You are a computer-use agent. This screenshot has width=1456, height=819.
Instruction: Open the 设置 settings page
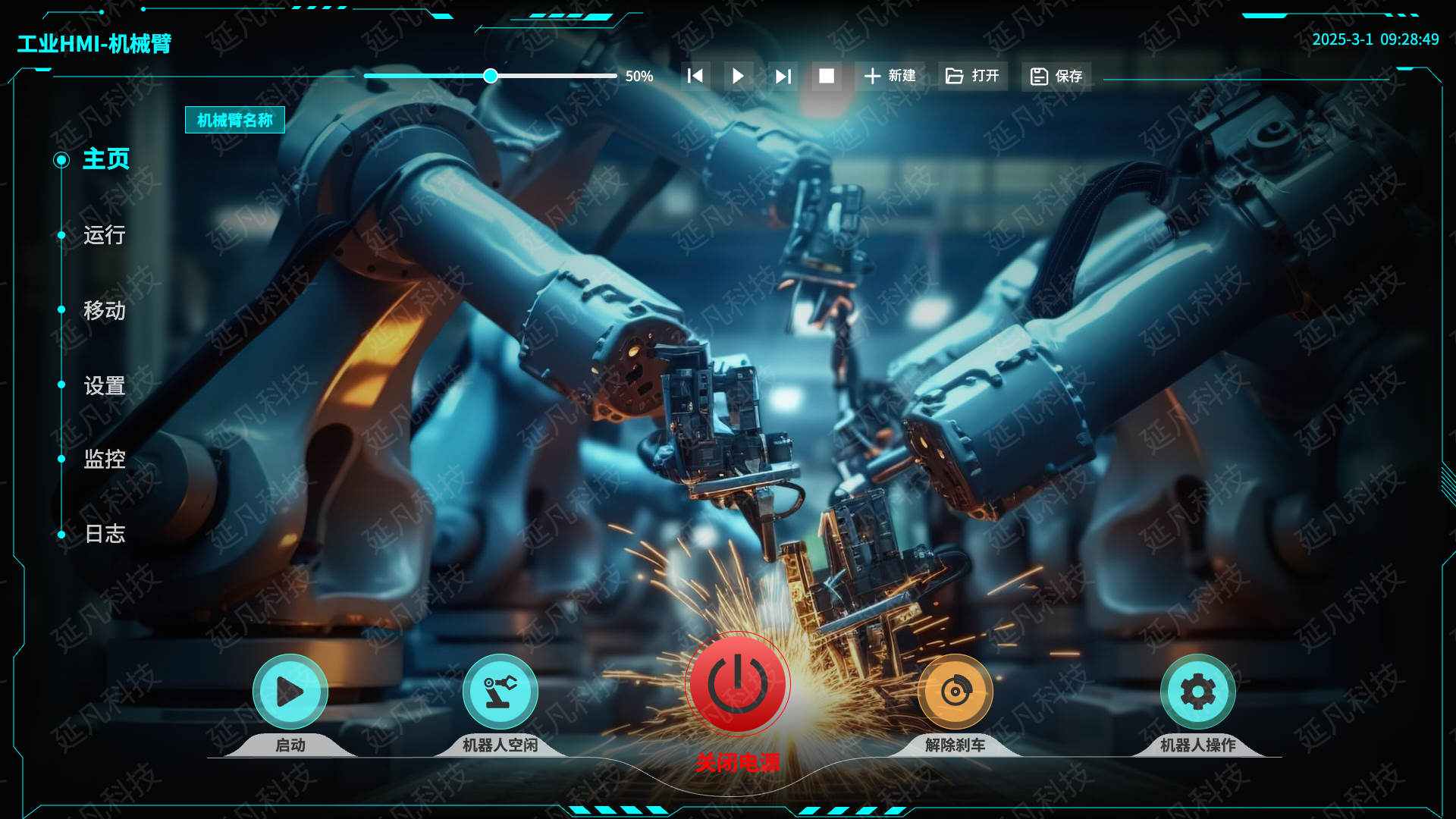tap(104, 385)
